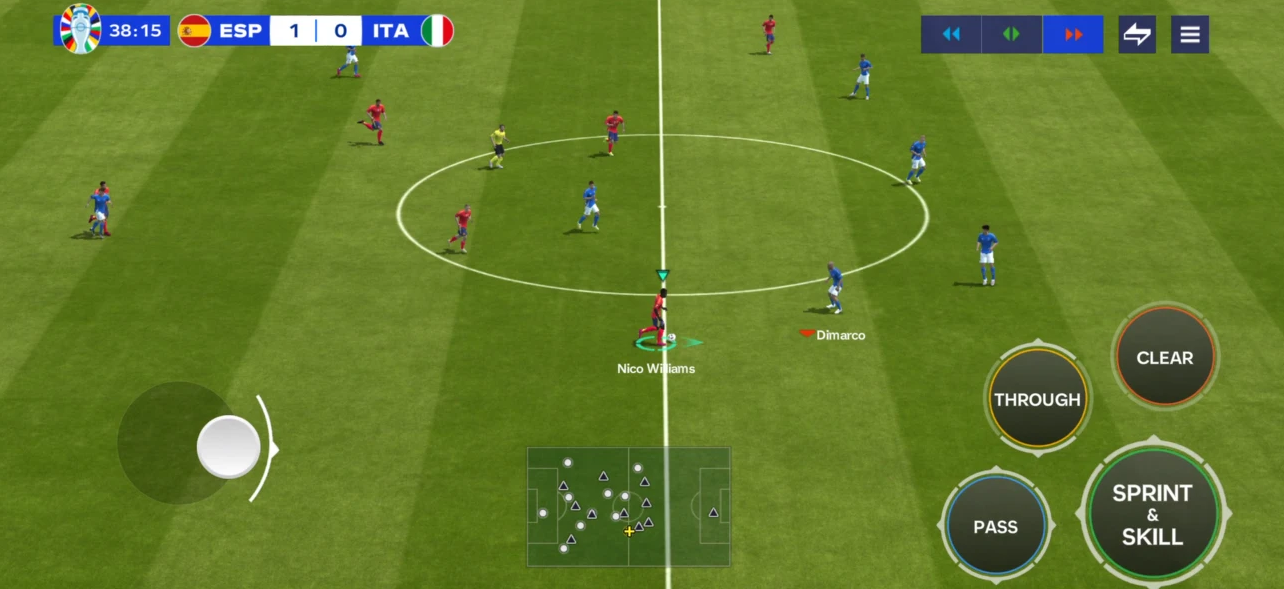Activate the SPRINT & SKILL button
This screenshot has width=1284, height=589.
[1153, 513]
